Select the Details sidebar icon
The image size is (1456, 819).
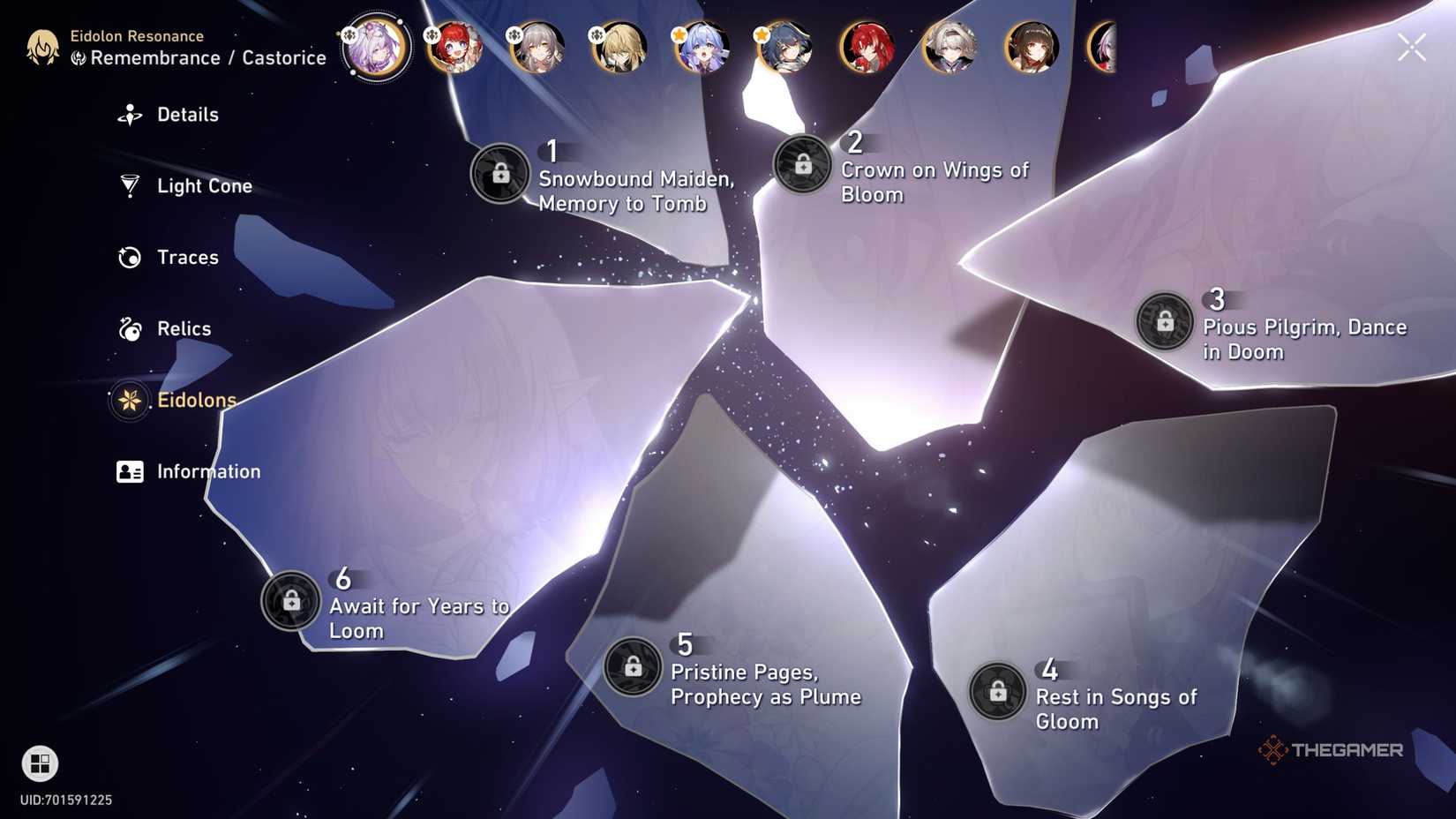tap(130, 114)
